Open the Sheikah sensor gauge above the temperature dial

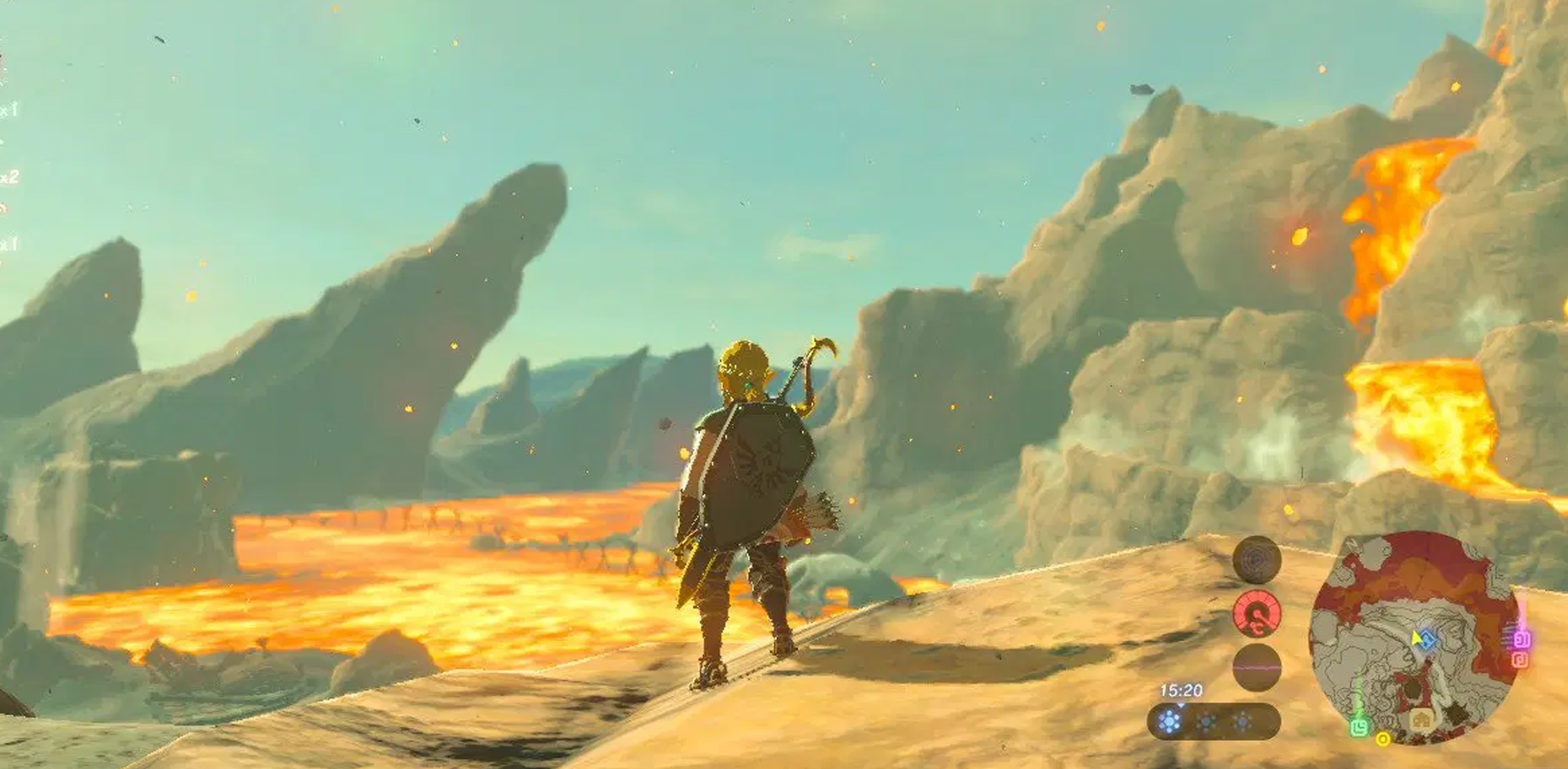coord(1257,560)
